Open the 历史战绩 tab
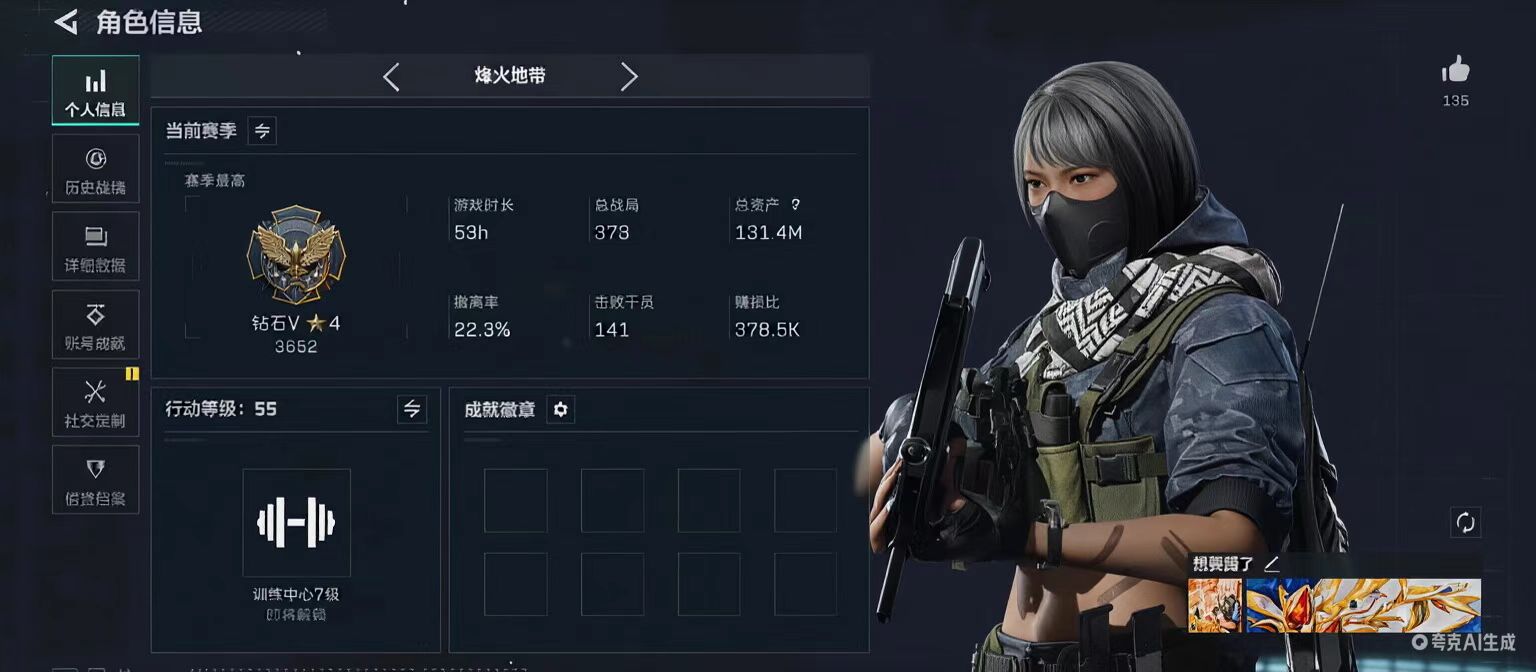 (x=95, y=169)
